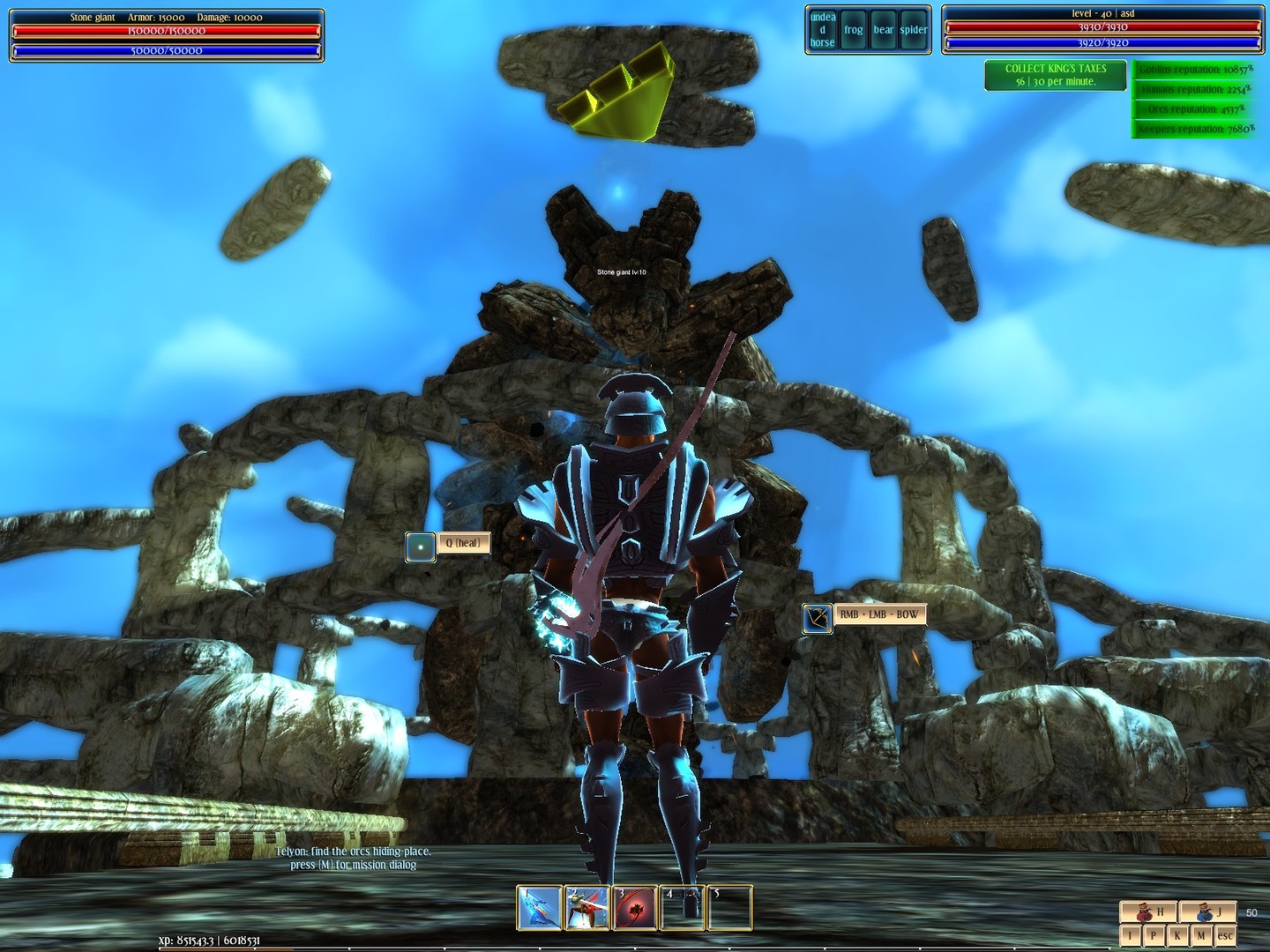Image resolution: width=1270 pixels, height=952 pixels.
Task: Collect the King's taxes
Action: coord(1055,76)
